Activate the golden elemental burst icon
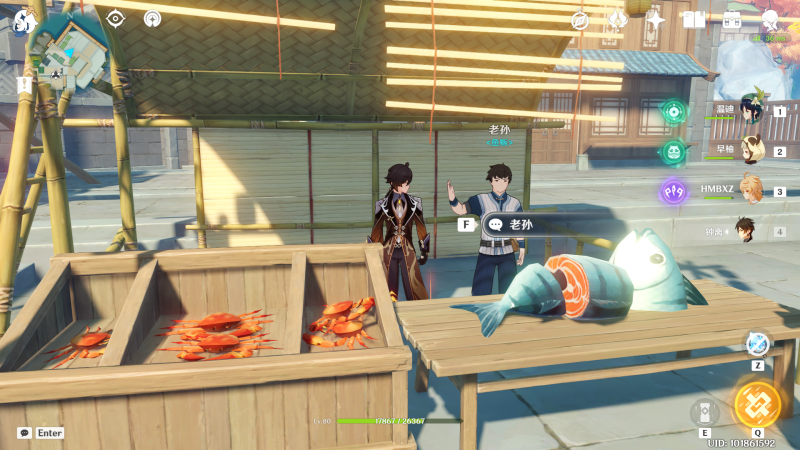 tap(757, 403)
